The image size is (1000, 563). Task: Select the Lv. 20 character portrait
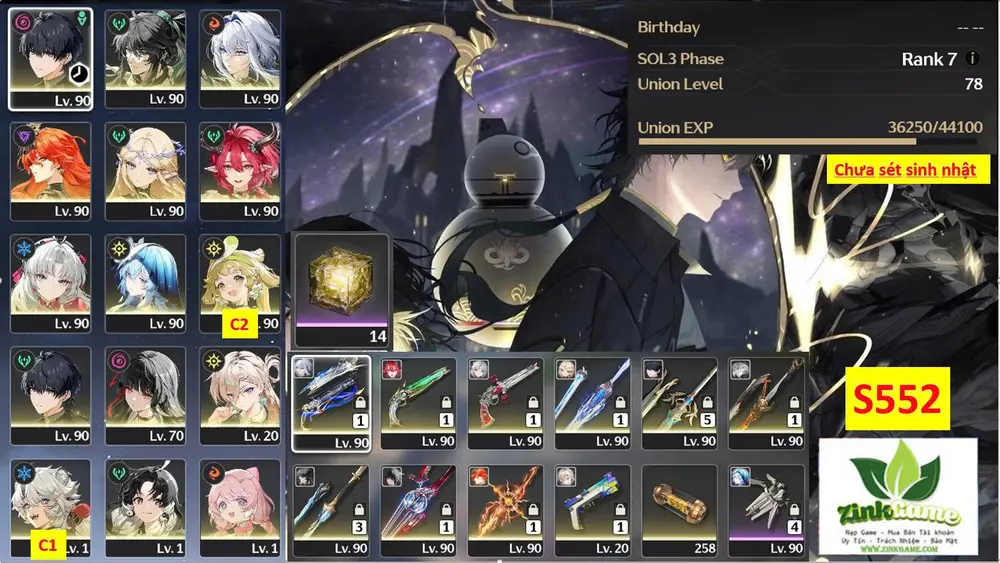click(x=240, y=394)
